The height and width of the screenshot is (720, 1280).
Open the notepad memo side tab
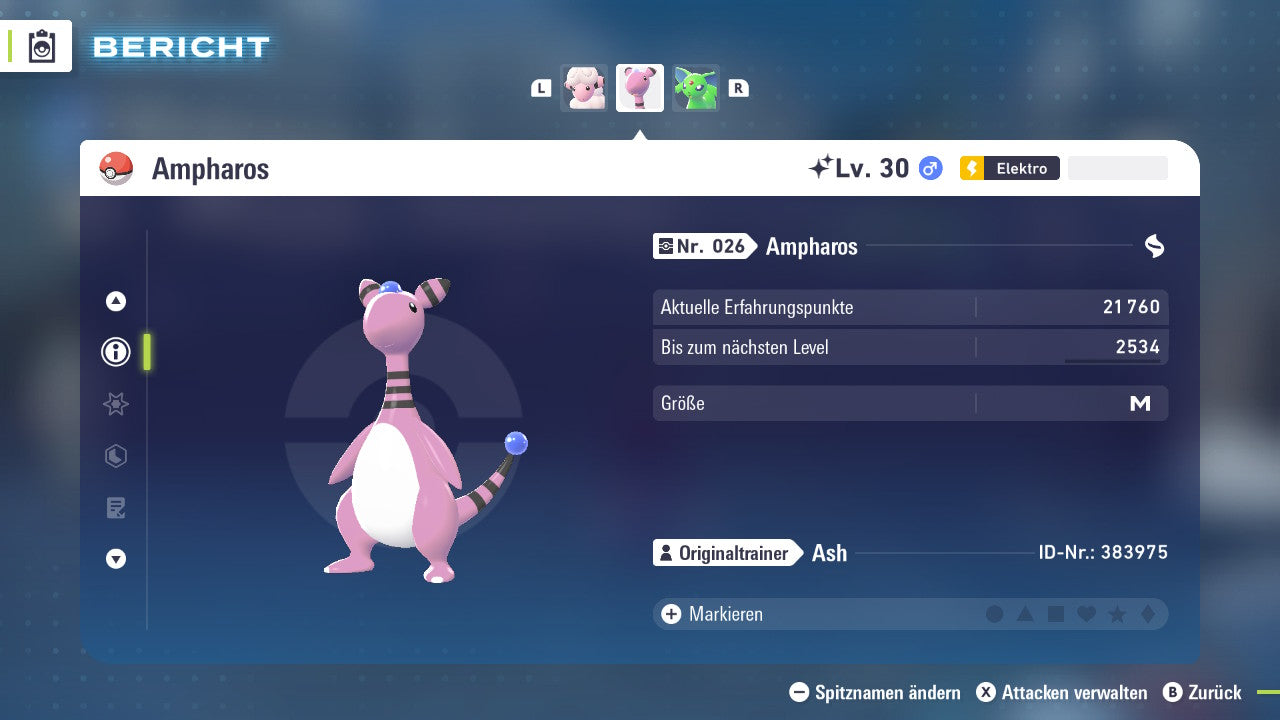[116, 508]
